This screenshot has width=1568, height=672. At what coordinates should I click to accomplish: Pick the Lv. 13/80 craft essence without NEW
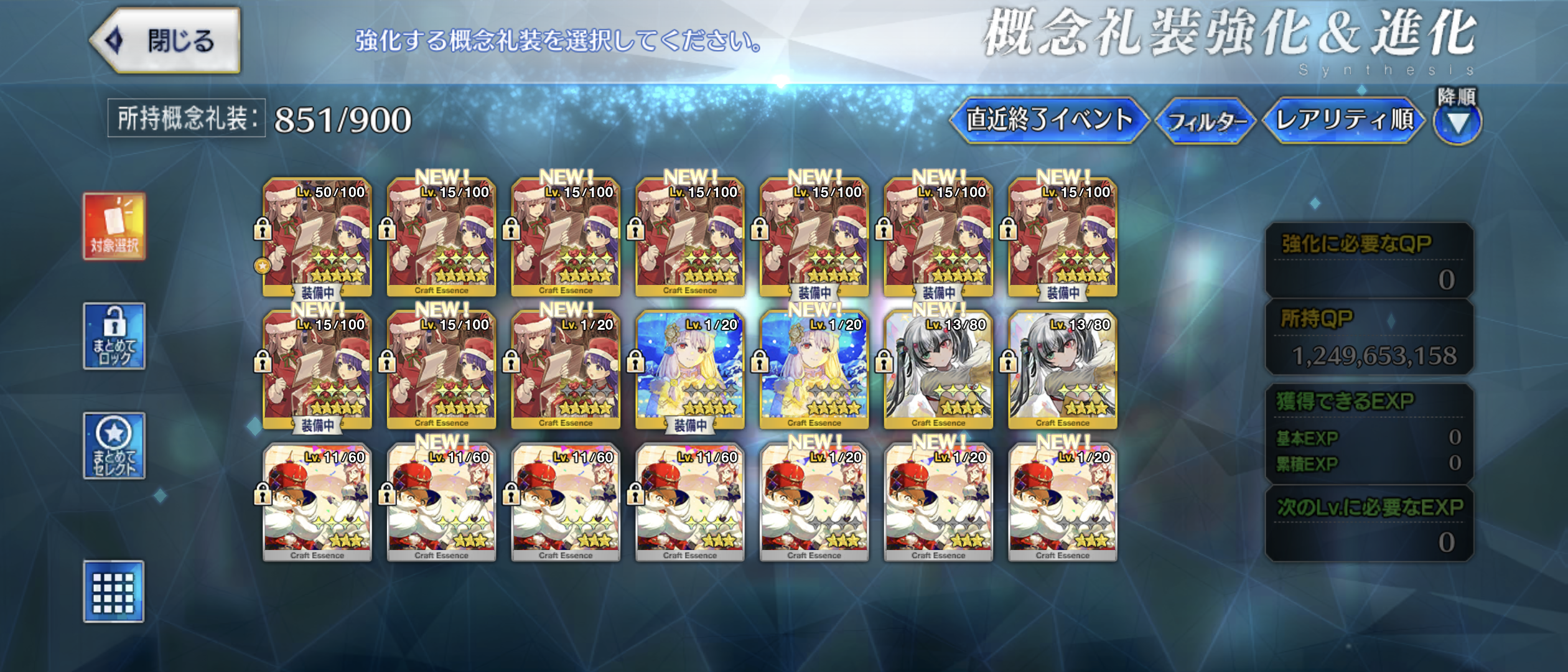(x=1063, y=369)
